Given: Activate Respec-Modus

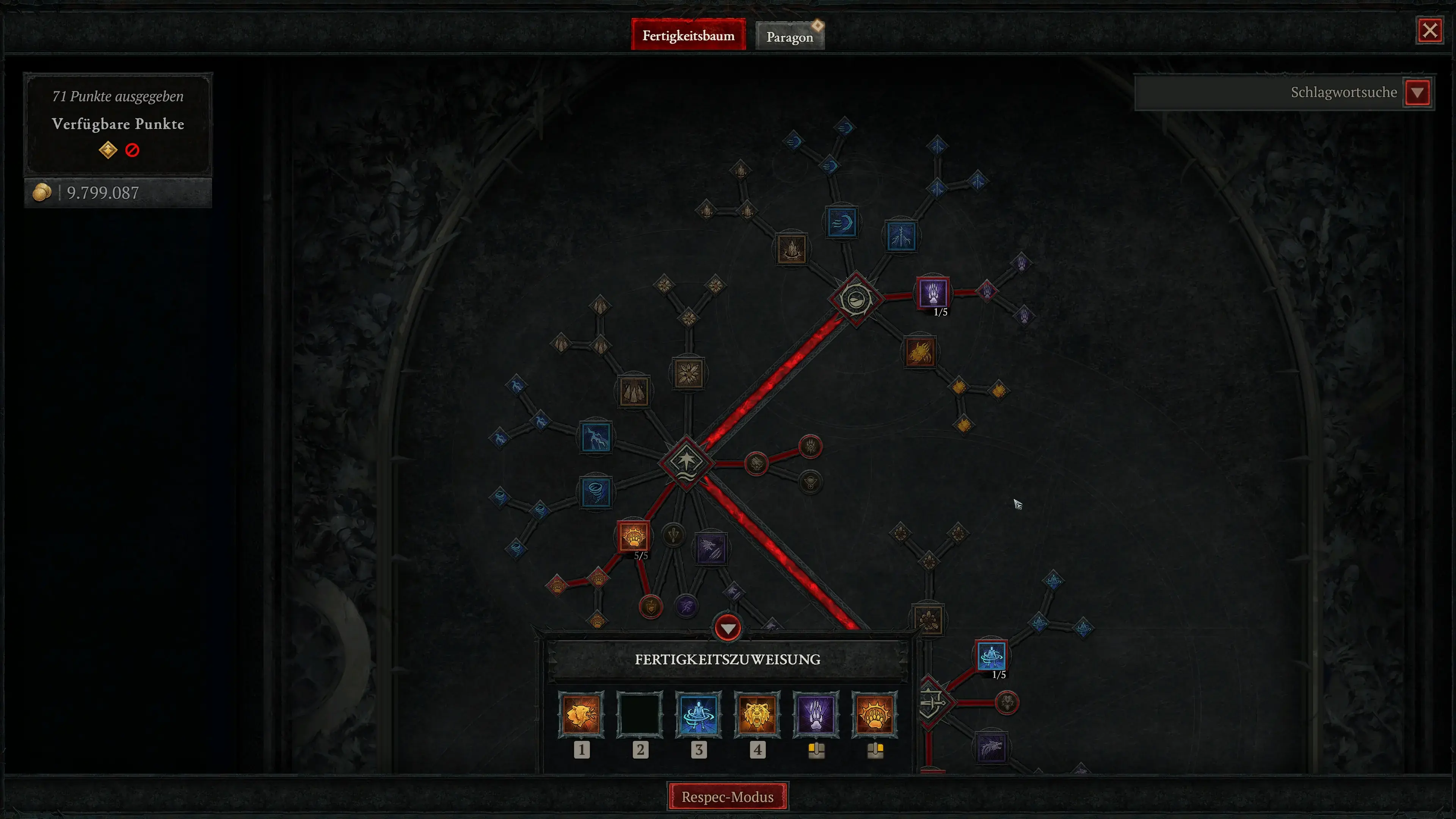Looking at the screenshot, I should 728,796.
